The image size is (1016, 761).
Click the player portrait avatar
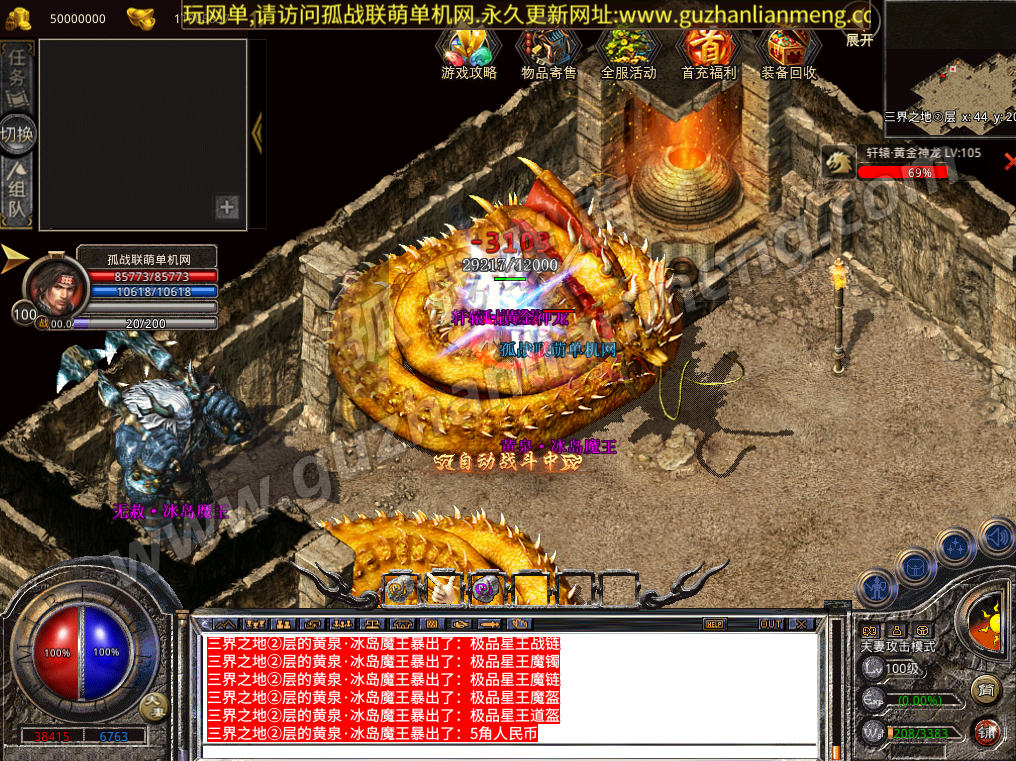click(55, 287)
